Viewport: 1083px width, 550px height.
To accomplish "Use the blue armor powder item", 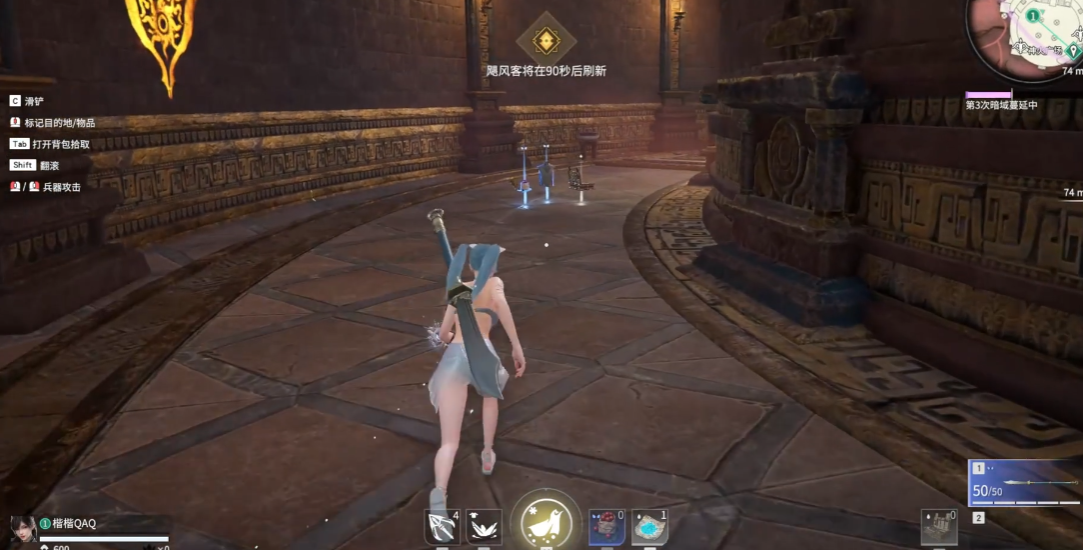I will [650, 527].
